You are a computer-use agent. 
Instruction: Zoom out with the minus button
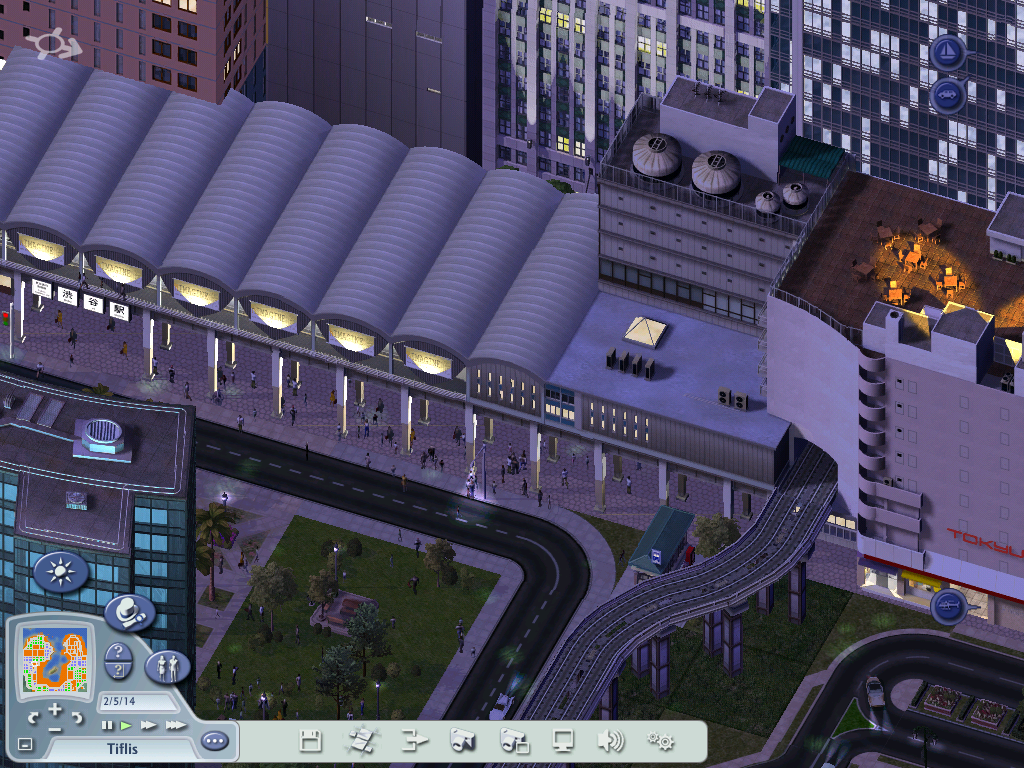tap(55, 728)
